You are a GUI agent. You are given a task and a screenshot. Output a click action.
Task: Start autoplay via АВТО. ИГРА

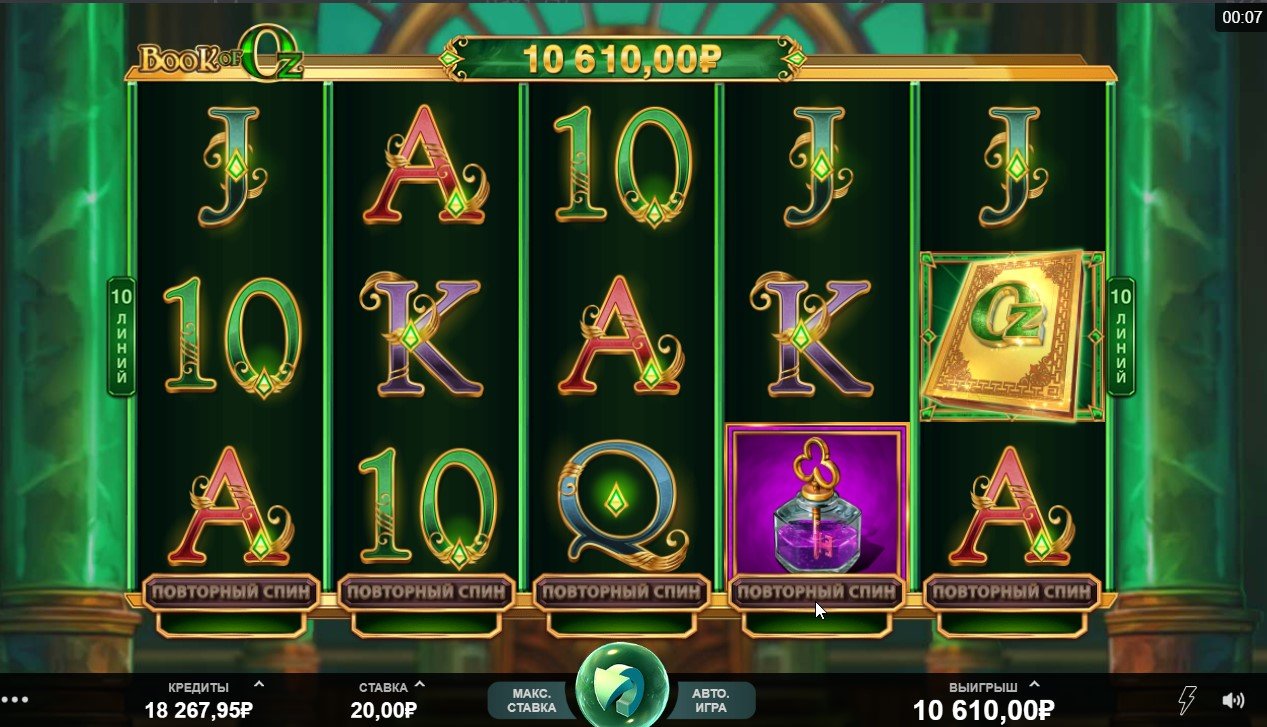710,700
